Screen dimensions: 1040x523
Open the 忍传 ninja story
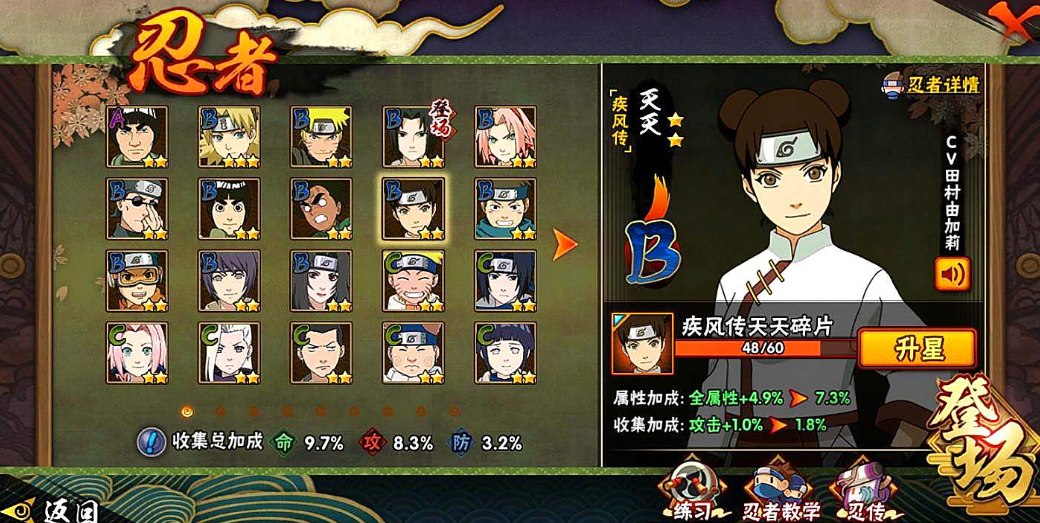point(863,493)
